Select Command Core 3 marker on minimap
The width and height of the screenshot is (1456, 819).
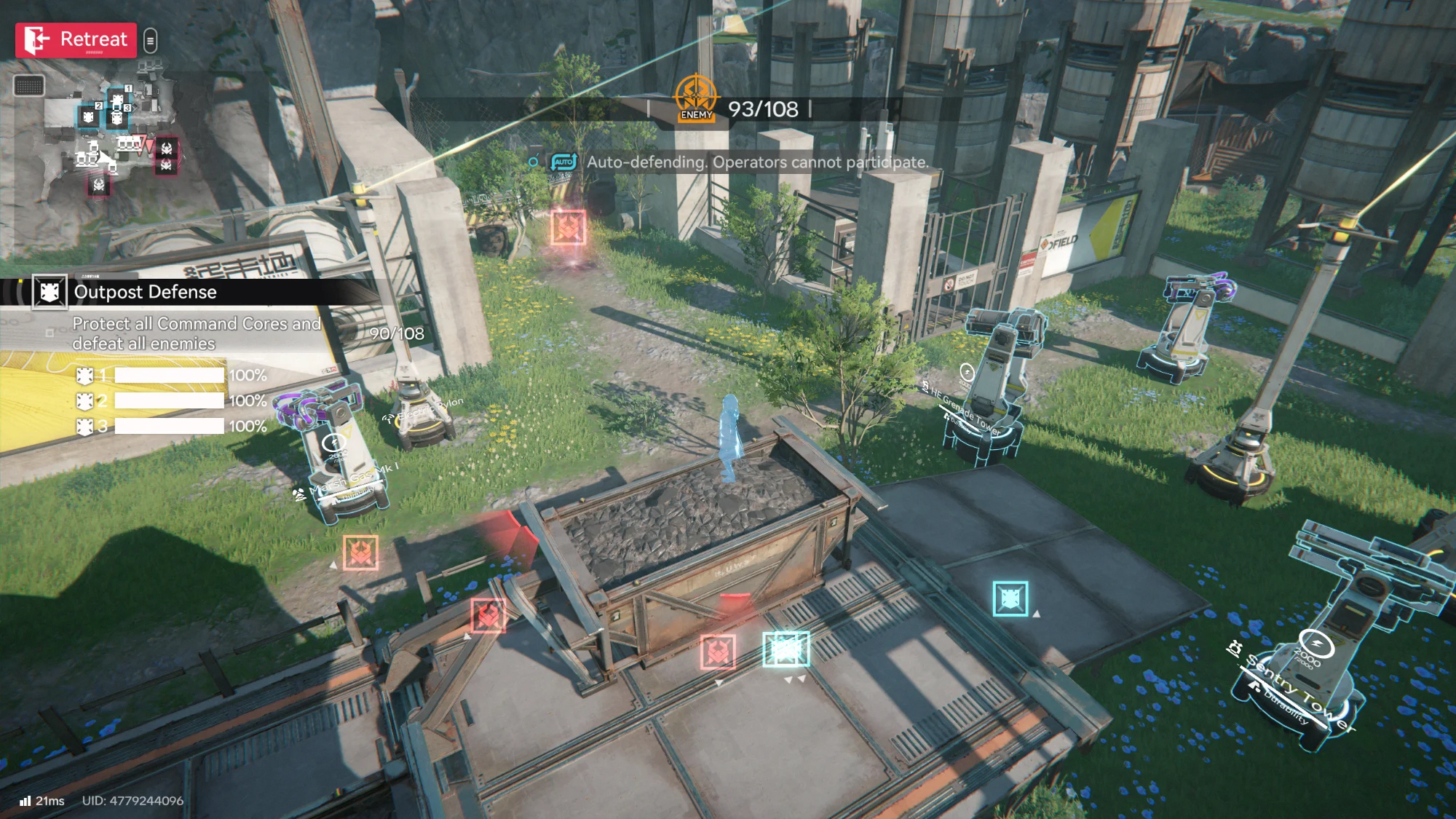click(x=117, y=117)
